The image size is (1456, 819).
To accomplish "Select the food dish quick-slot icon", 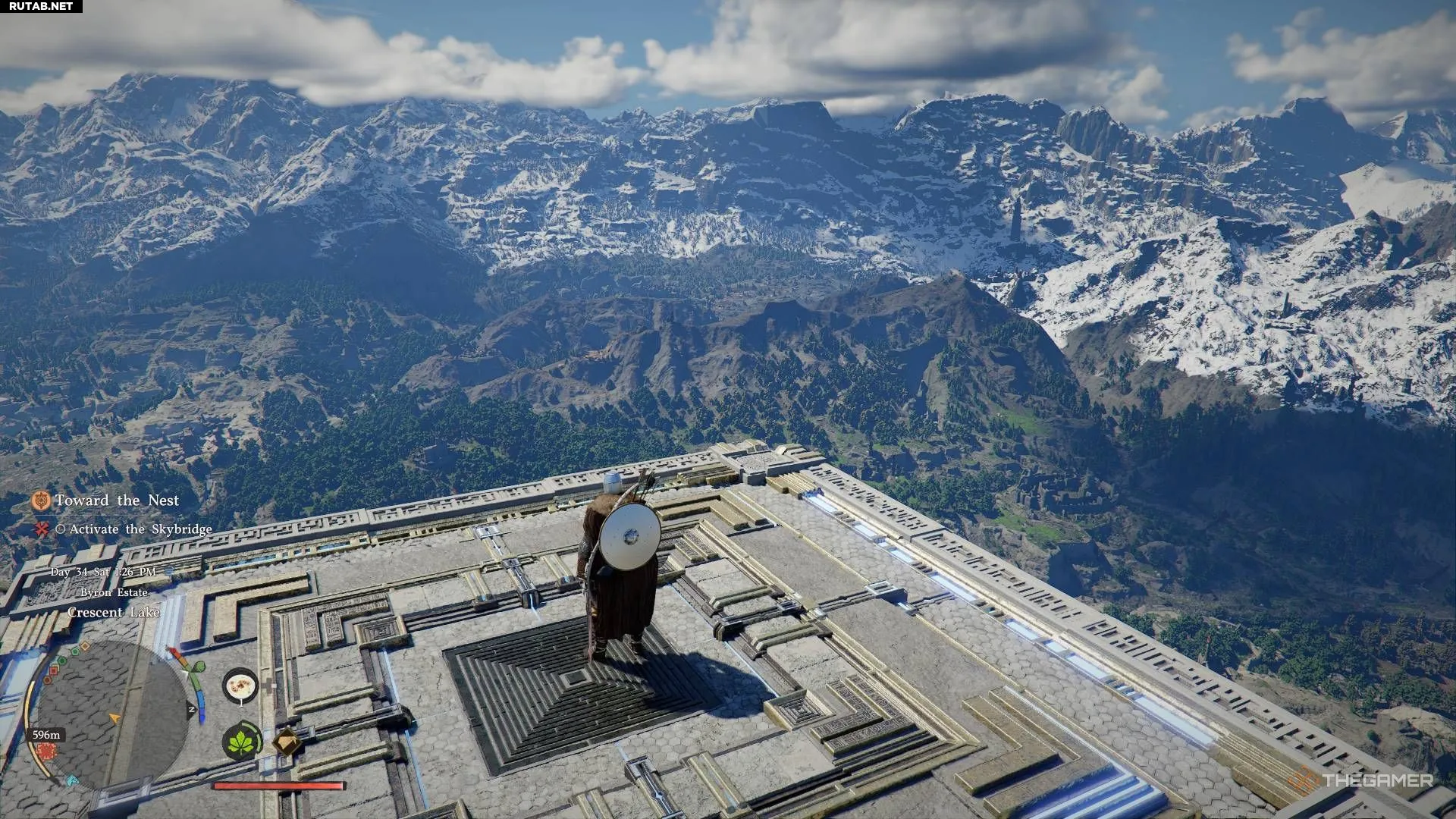I will pos(241,686).
